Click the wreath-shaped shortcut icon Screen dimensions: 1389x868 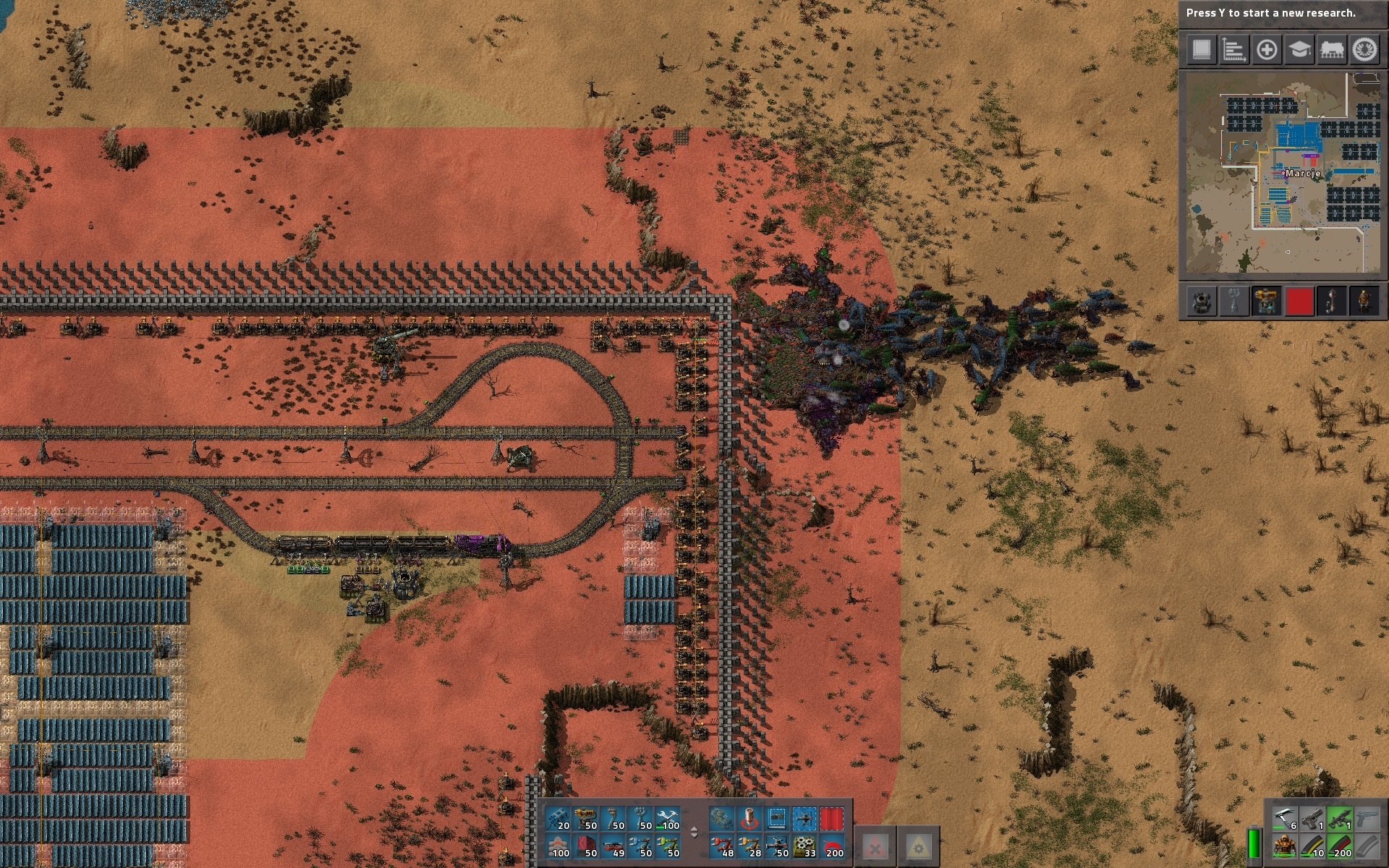(x=1364, y=51)
